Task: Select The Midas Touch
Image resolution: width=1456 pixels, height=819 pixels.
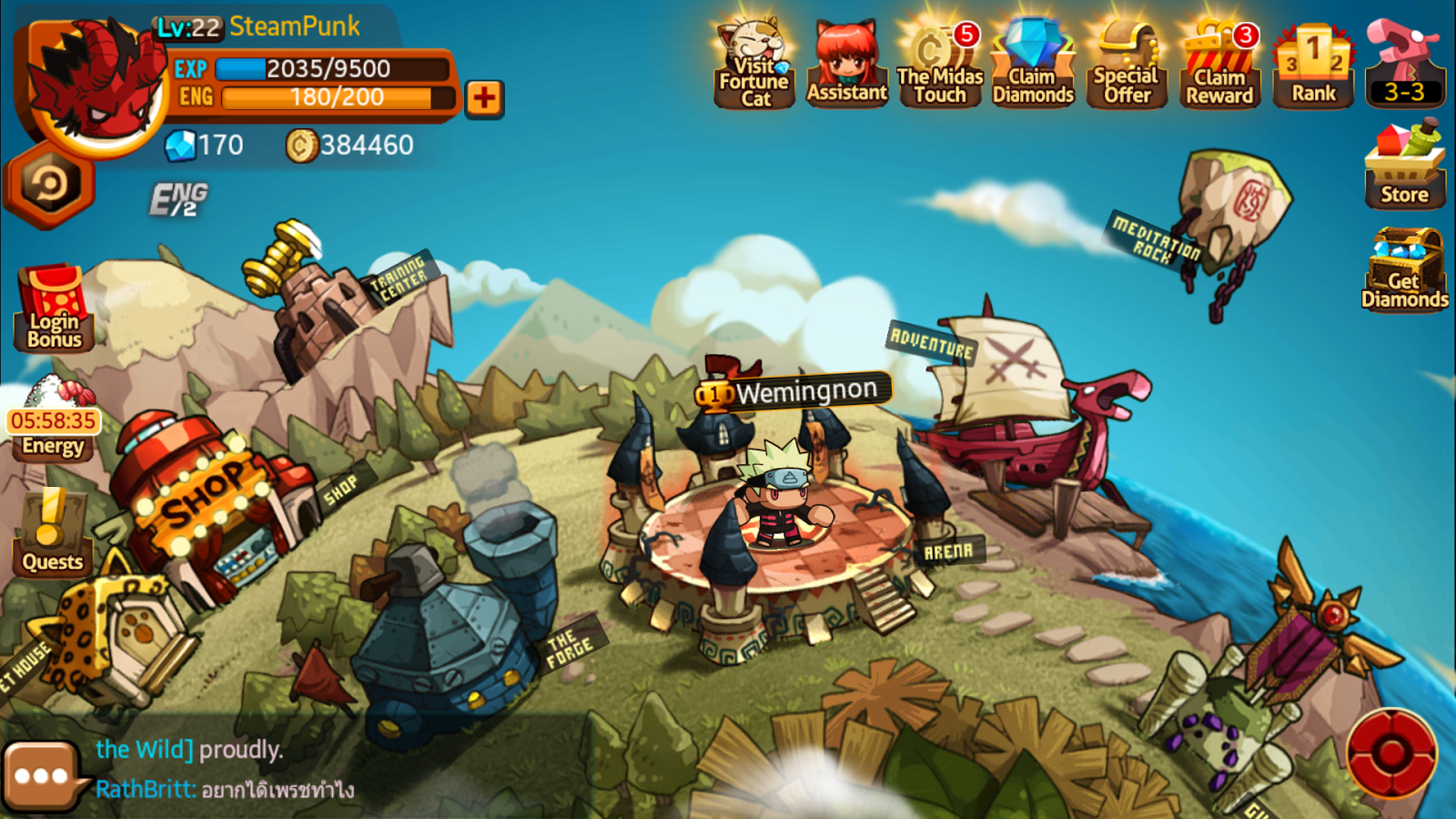Action: 939,59
